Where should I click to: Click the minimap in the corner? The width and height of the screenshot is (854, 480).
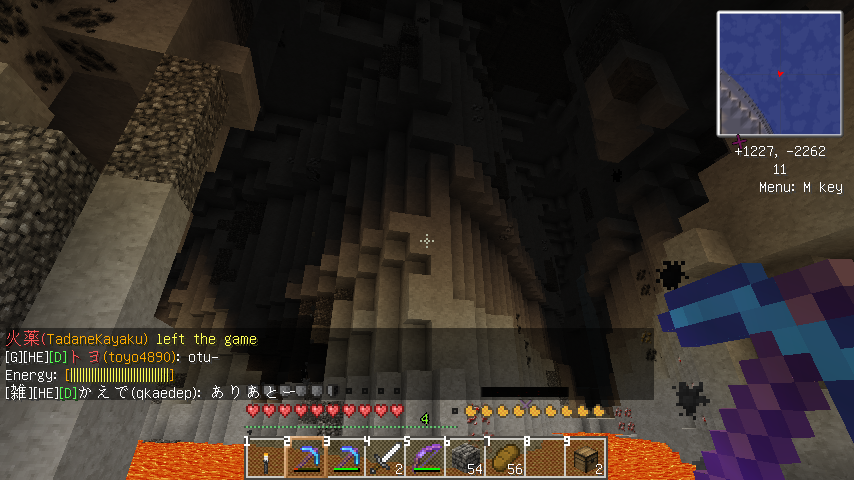(778, 73)
